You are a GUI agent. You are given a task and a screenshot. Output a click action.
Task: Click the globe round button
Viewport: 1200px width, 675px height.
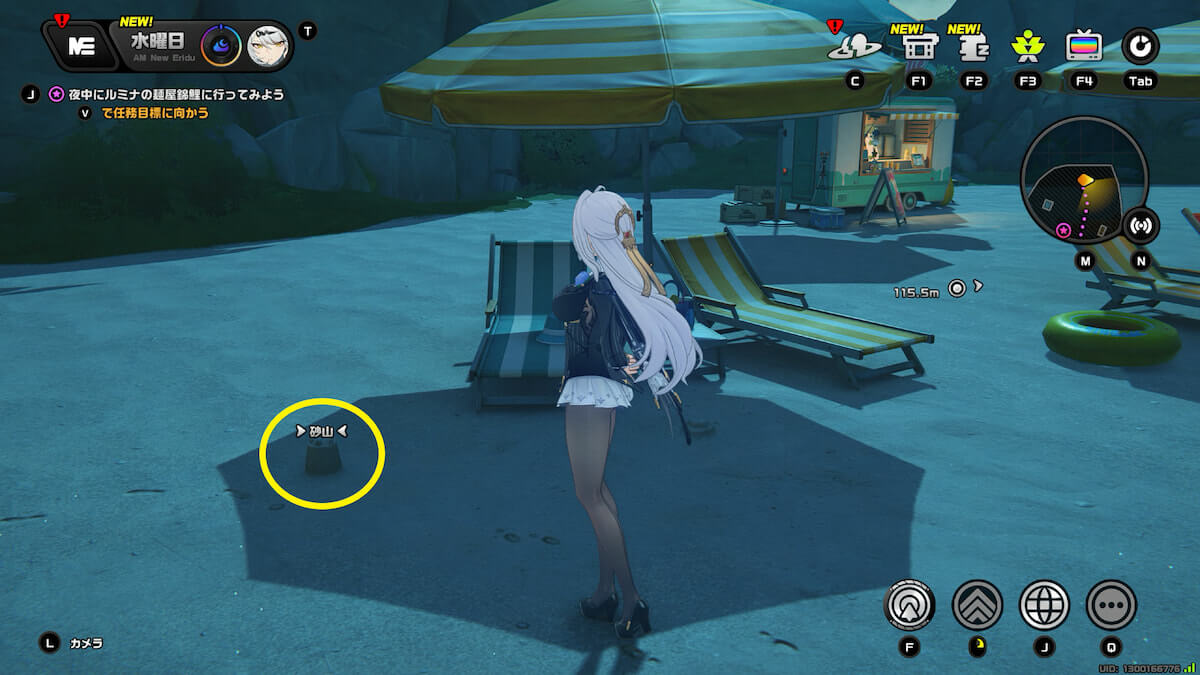pos(1044,605)
